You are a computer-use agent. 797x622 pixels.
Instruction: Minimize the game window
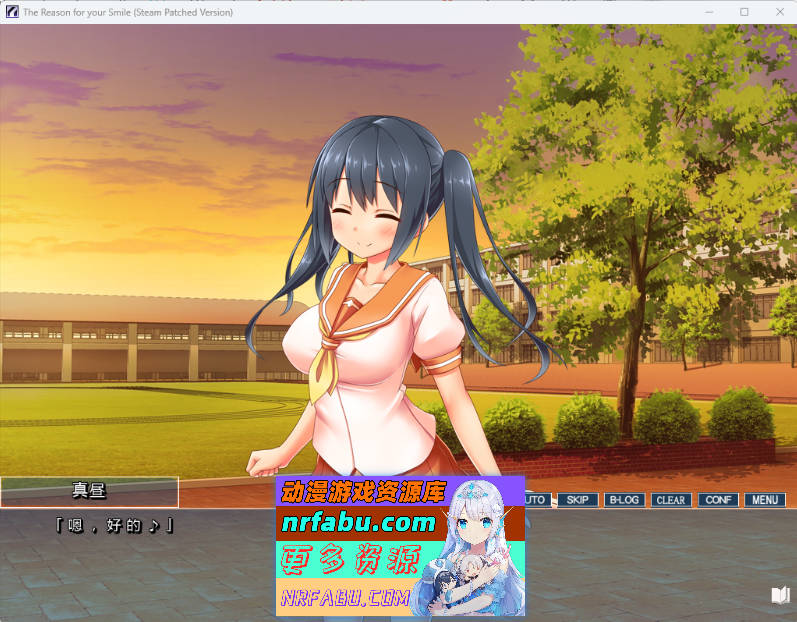(x=709, y=12)
